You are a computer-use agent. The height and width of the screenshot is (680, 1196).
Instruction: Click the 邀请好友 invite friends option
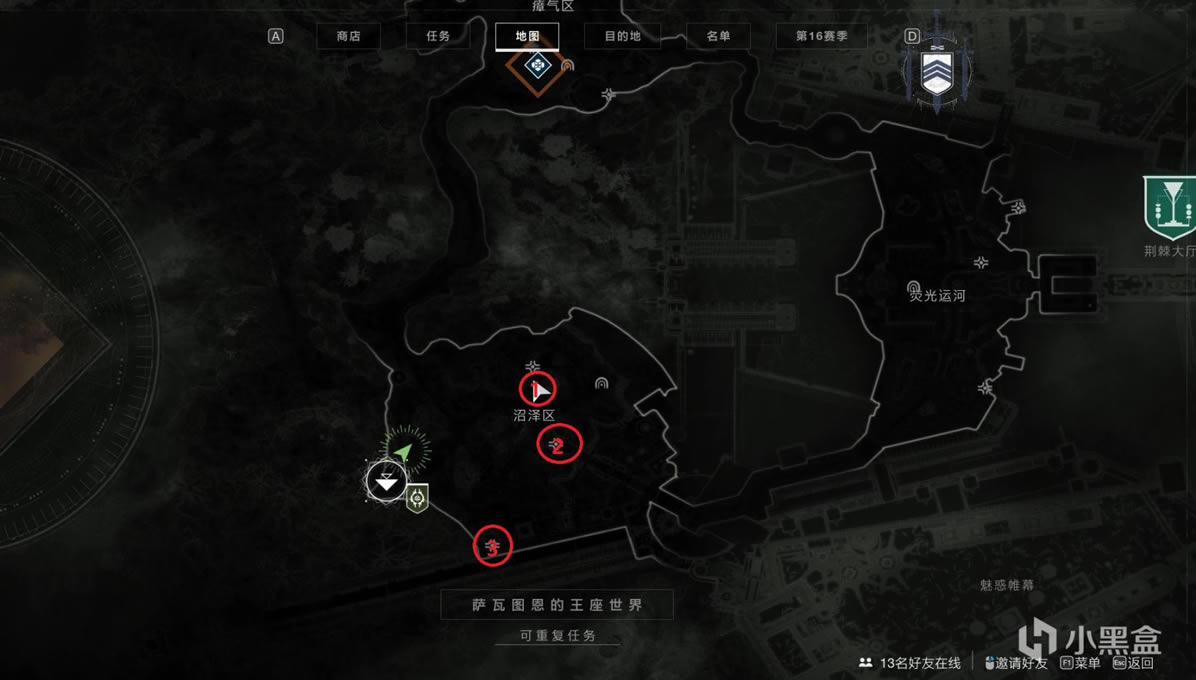(x=1015, y=663)
